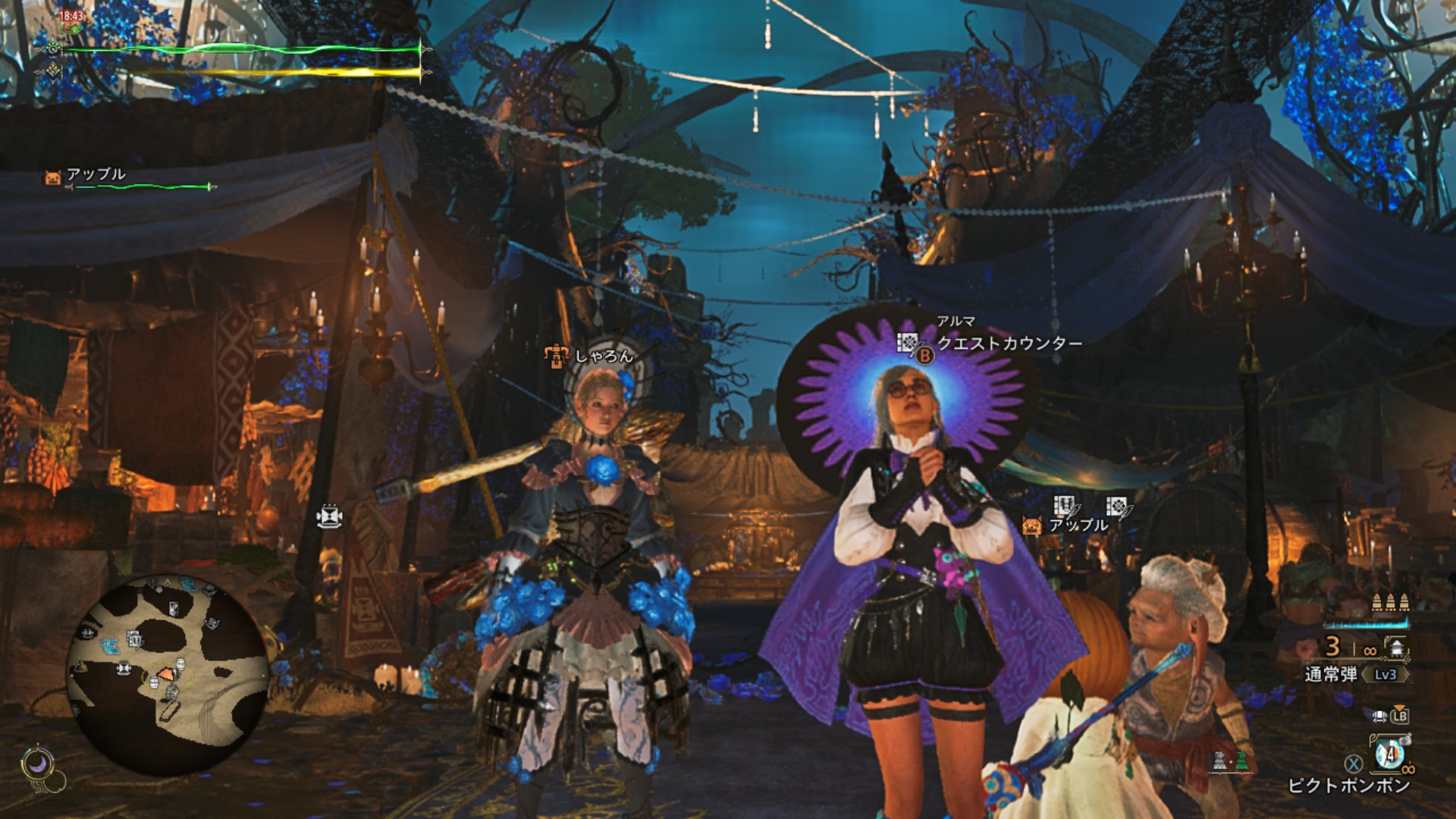This screenshot has width=1456, height=819.
Task: Select the しゃろん player nameplate
Action: pos(603,356)
